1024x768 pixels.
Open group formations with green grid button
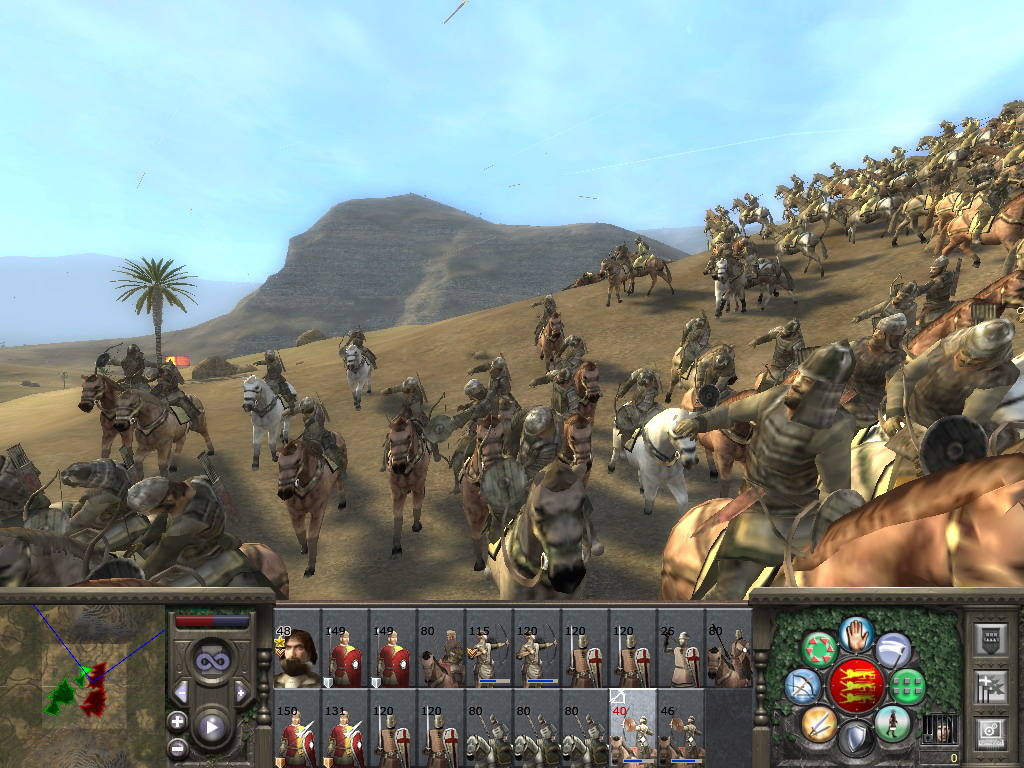[906, 687]
